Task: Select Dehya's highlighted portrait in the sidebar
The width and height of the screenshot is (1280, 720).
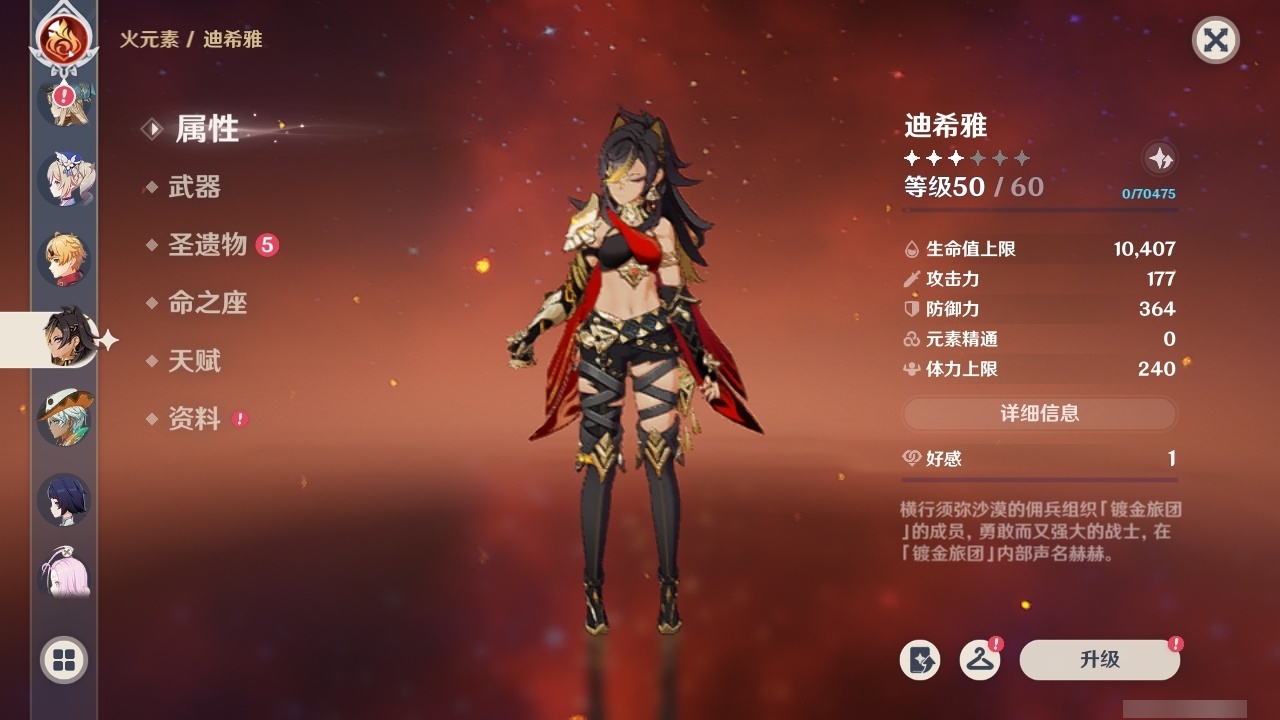Action: coord(64,338)
